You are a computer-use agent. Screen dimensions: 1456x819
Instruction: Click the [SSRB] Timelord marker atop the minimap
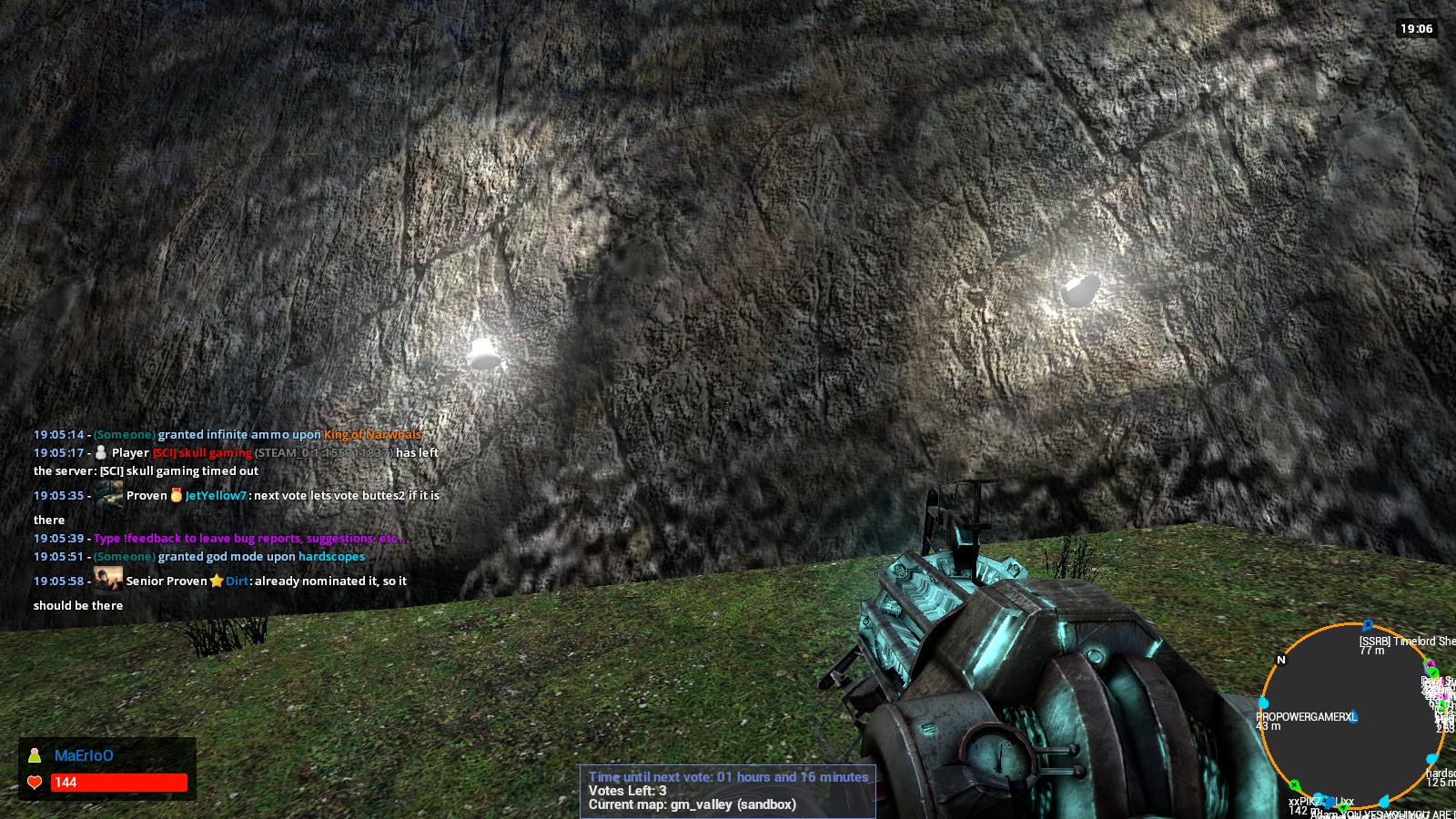click(x=1368, y=624)
